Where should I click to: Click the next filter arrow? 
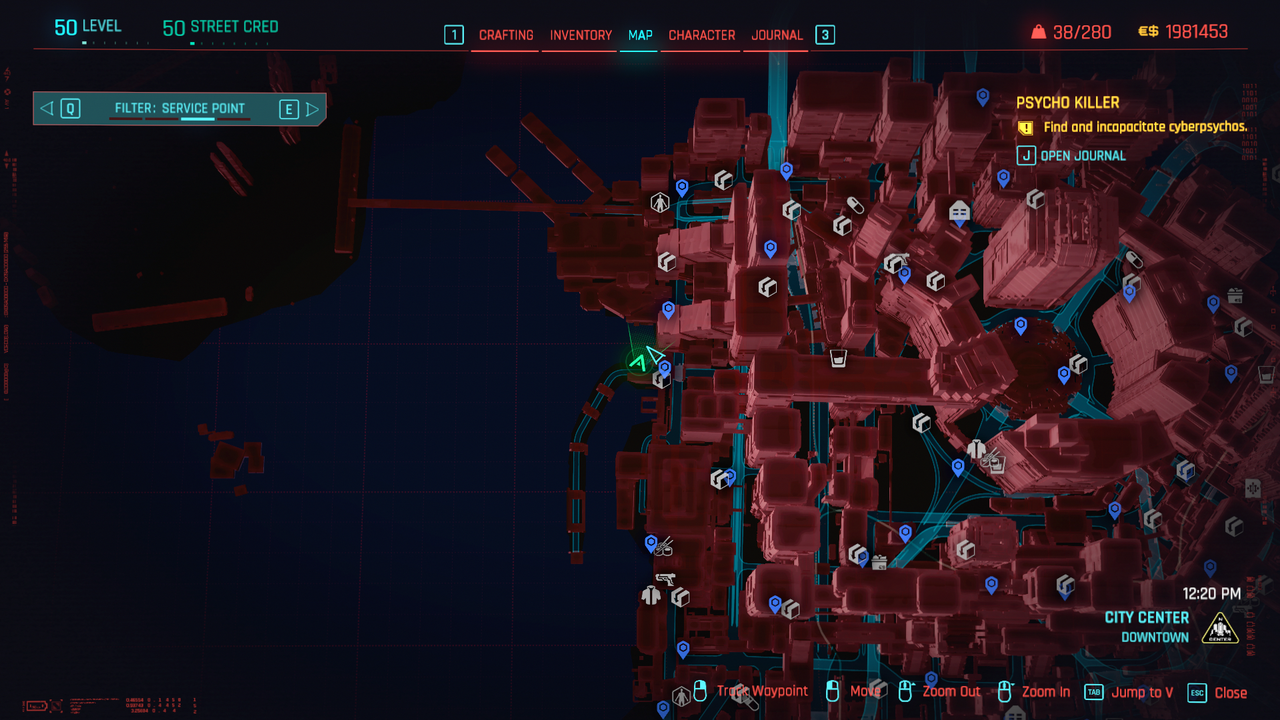pyautogui.click(x=313, y=108)
